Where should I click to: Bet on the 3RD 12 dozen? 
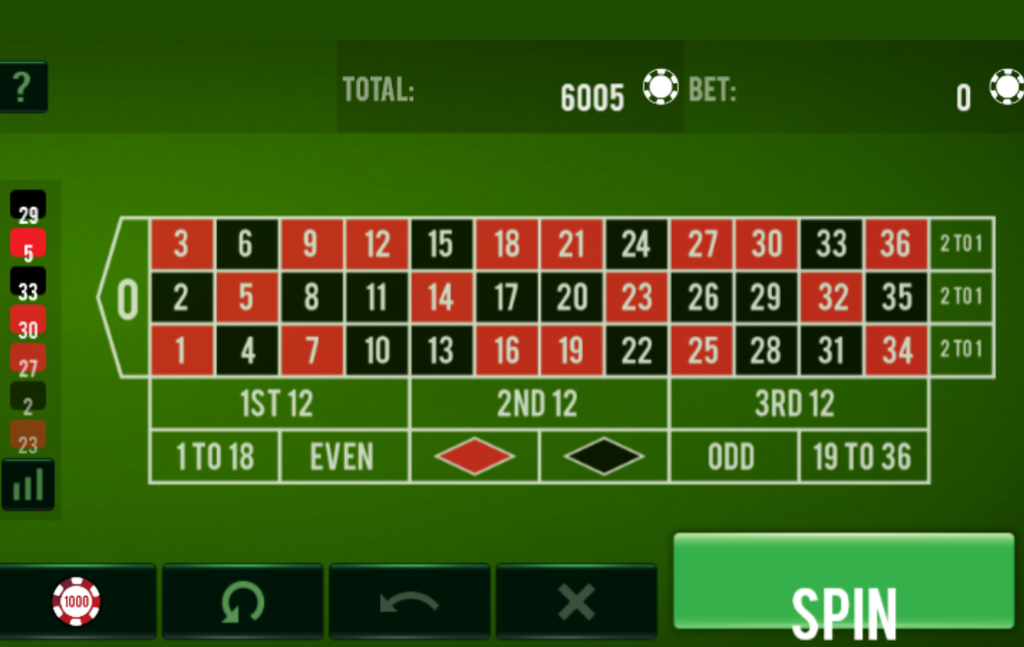(797, 404)
